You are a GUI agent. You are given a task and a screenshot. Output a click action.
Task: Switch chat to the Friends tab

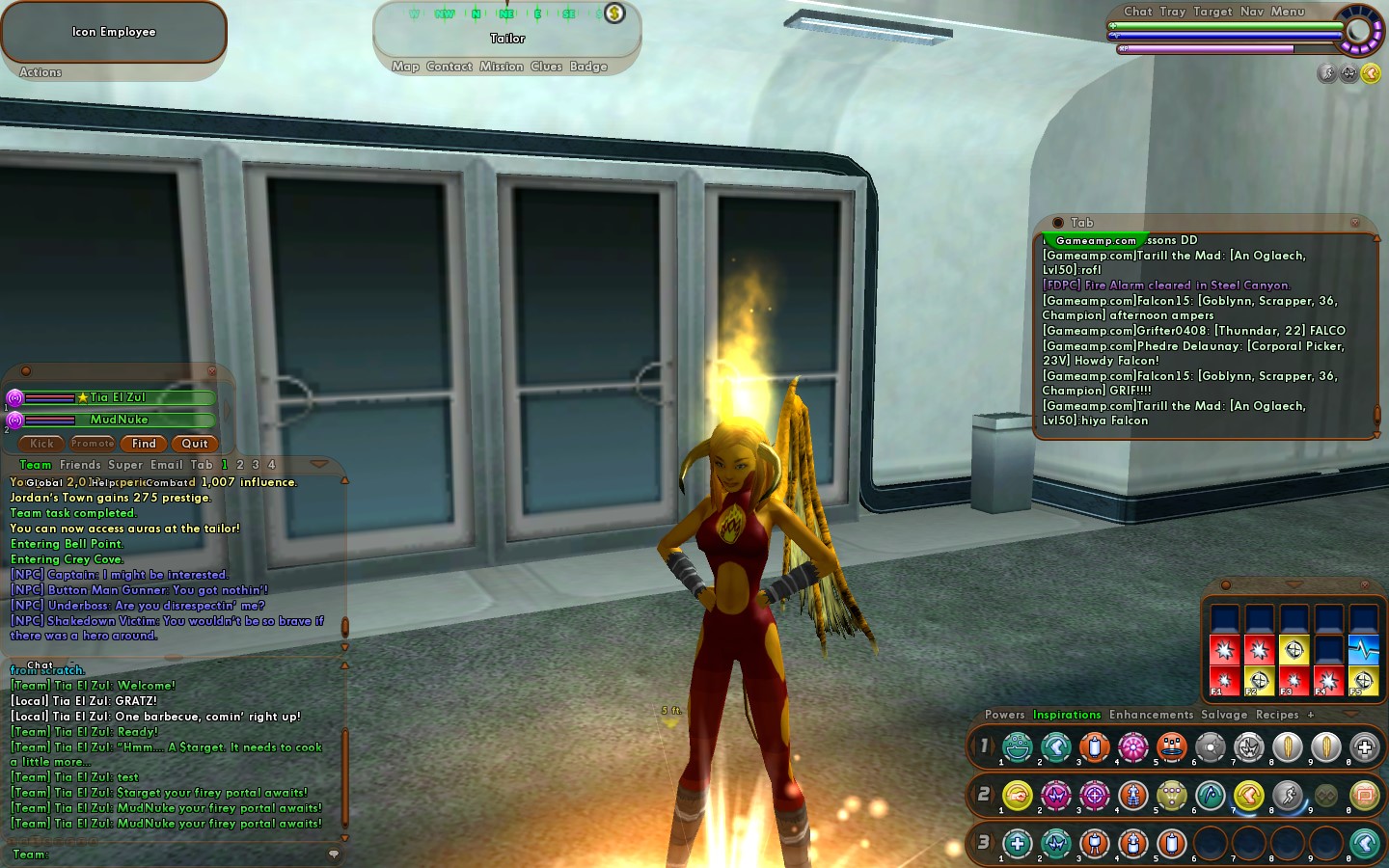80,465
